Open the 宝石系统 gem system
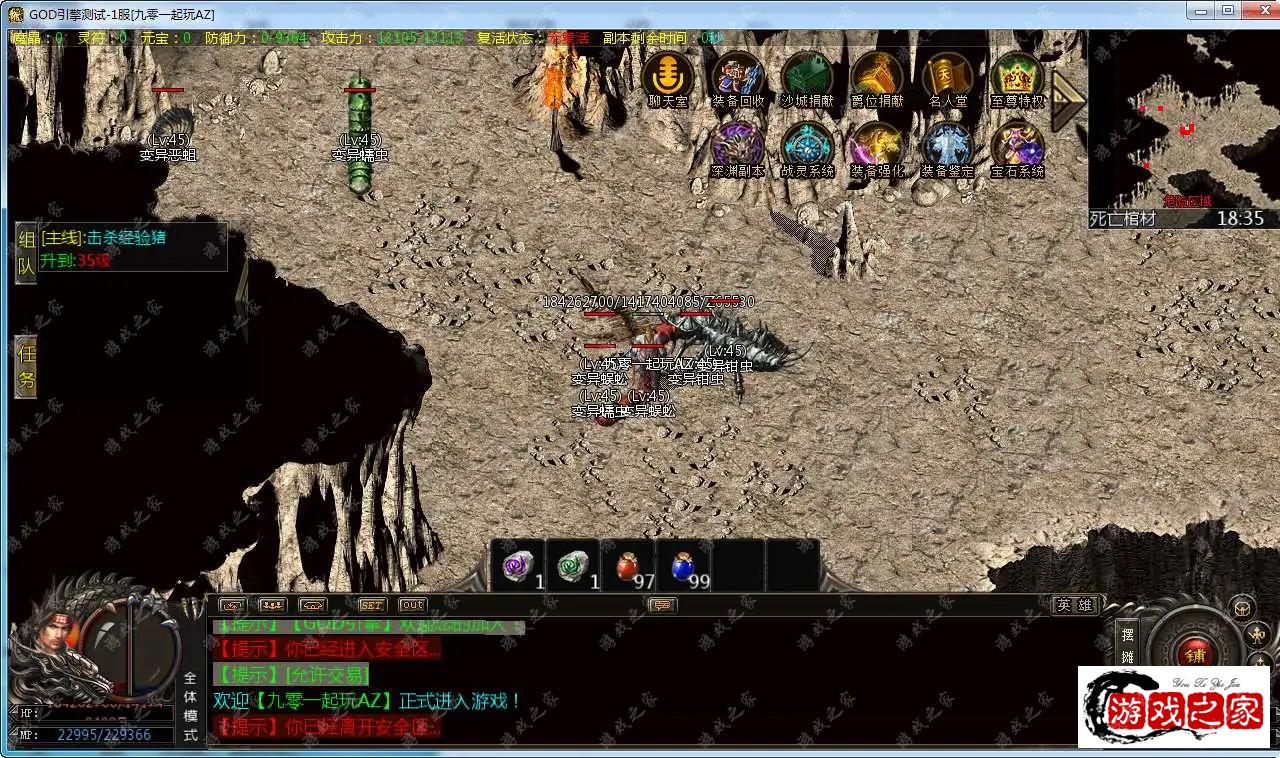1280x758 pixels. pyautogui.click(x=1017, y=147)
